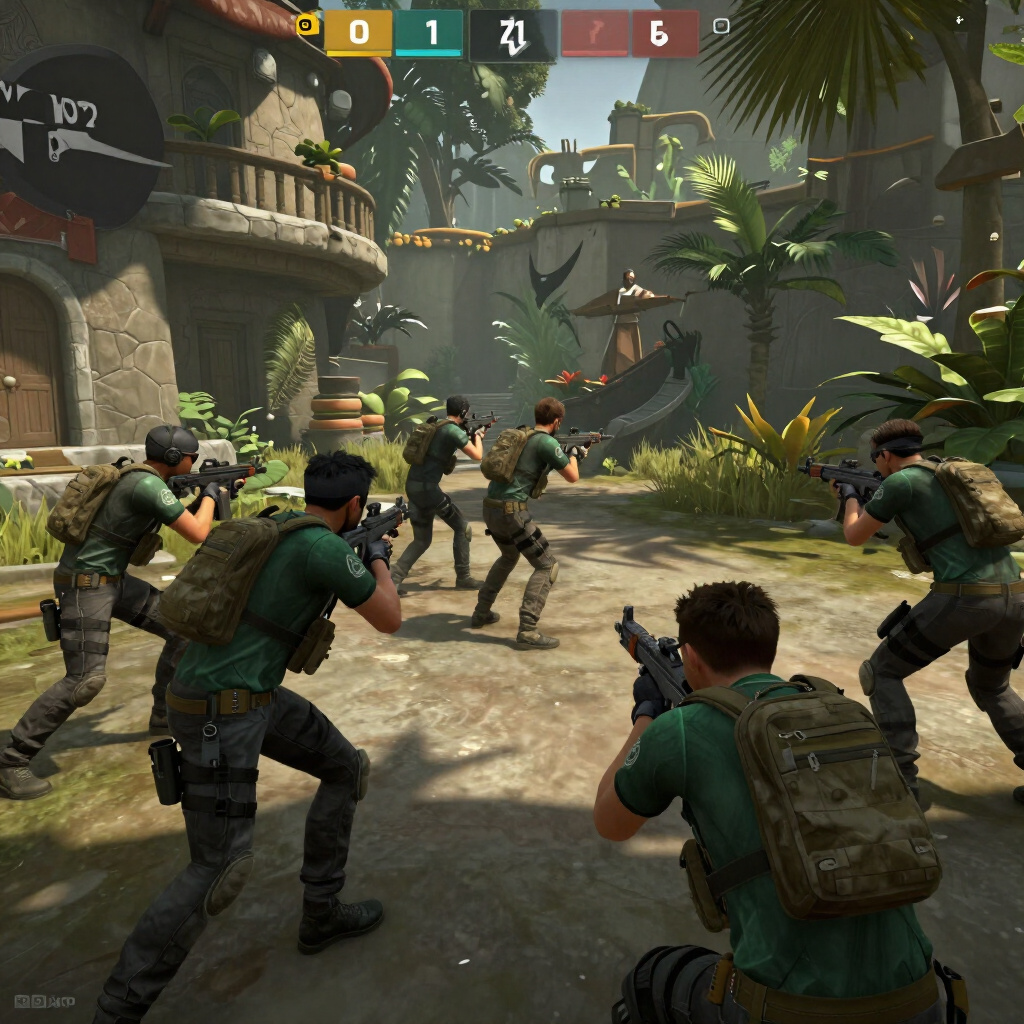This screenshot has width=1024, height=1024.
Task: Select the white square icon right of scores
Action: click(x=720, y=26)
